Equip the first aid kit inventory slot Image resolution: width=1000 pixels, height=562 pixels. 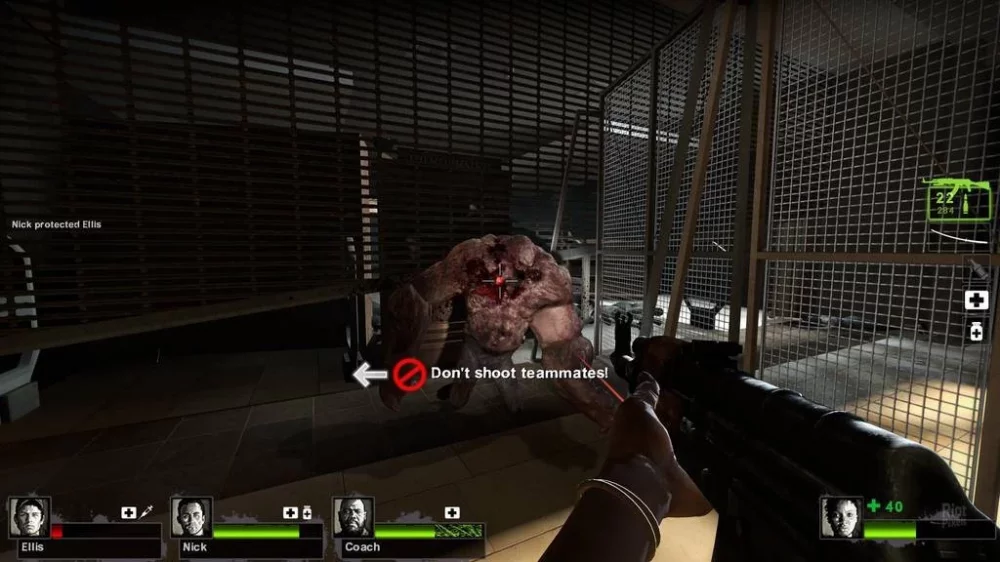tap(976, 300)
